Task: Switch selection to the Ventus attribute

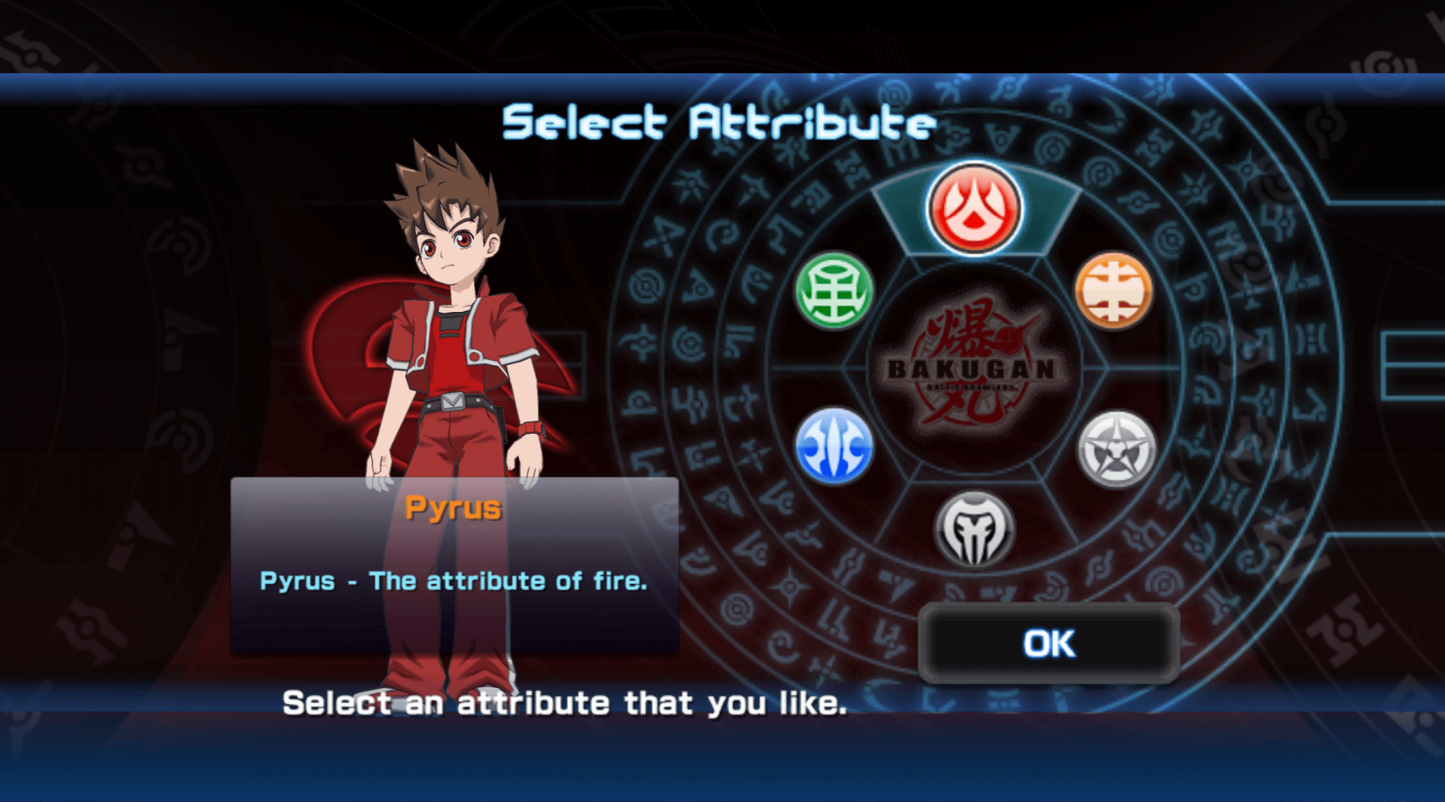Action: pos(833,288)
